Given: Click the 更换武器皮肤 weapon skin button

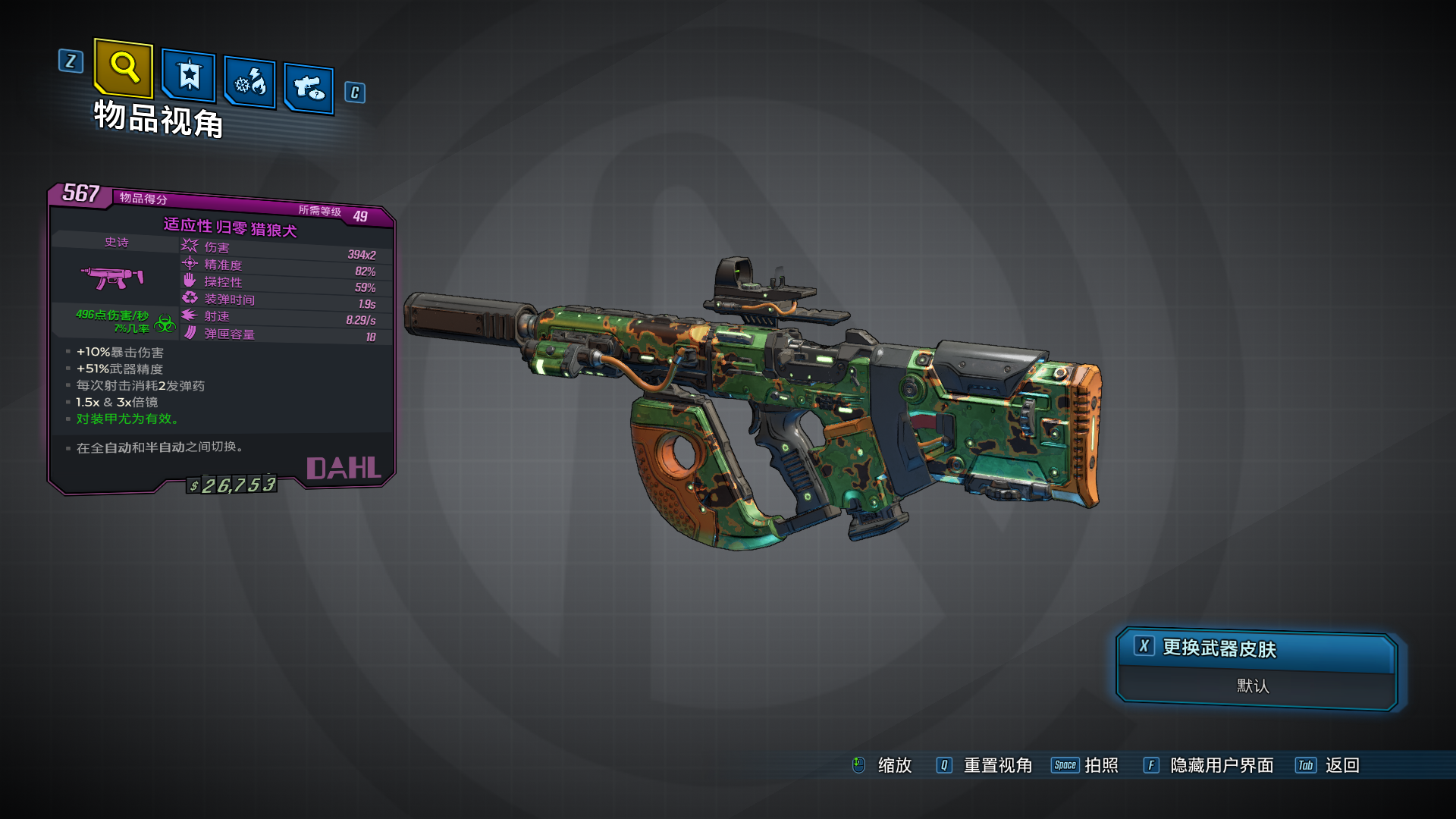Looking at the screenshot, I should point(1256,648).
